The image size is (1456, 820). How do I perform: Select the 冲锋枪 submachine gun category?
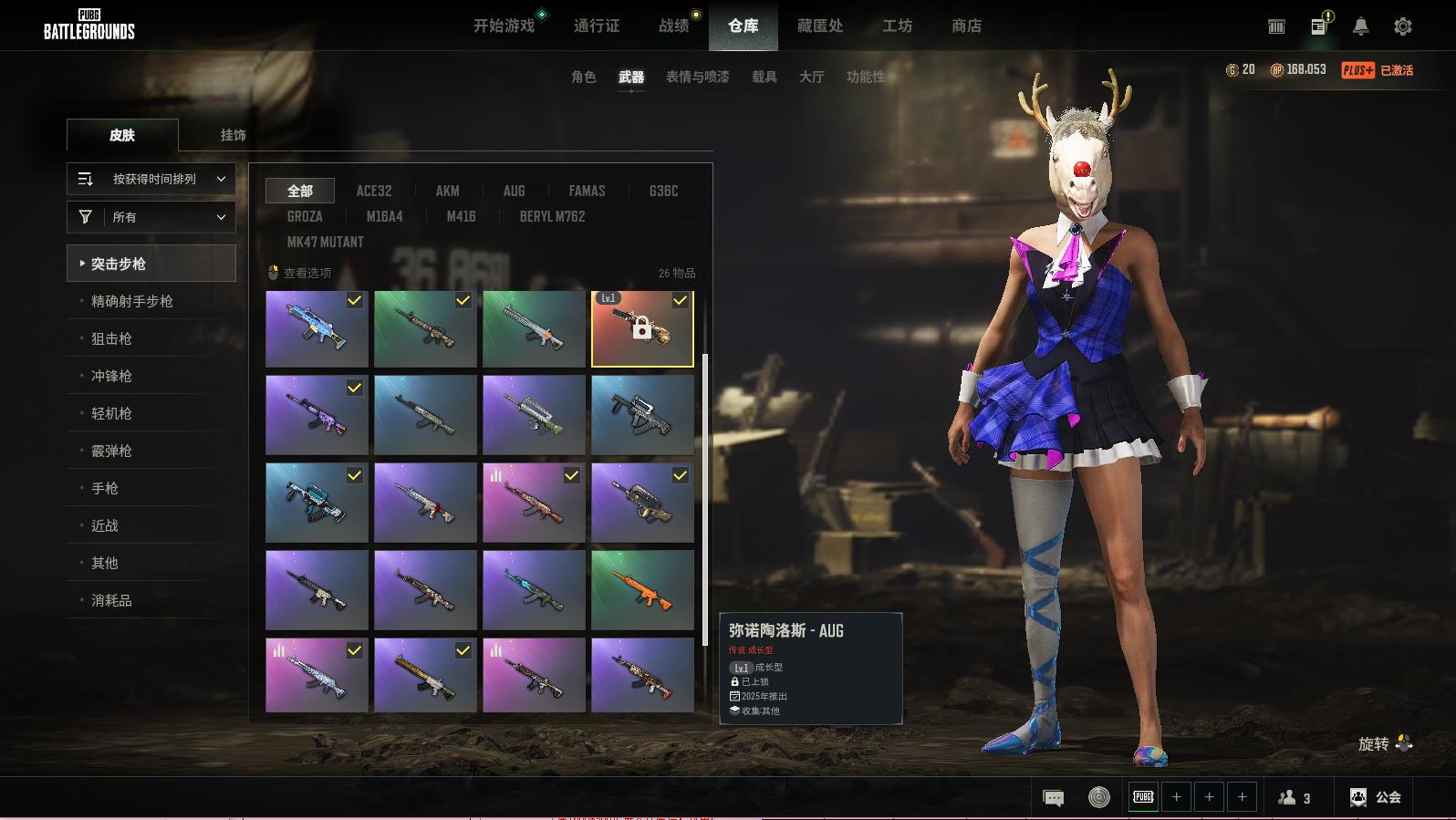click(111, 376)
